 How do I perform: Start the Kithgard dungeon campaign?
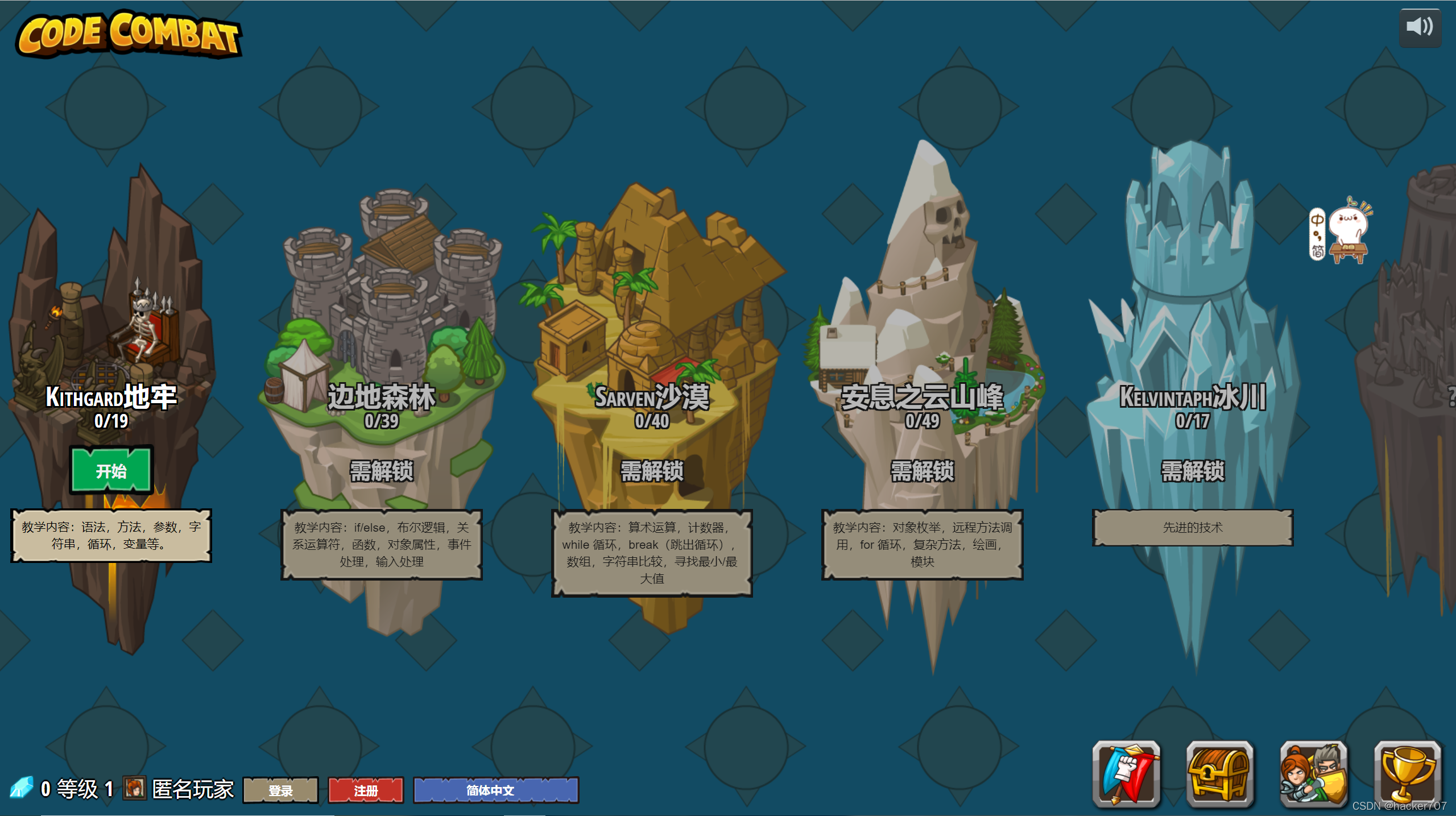tap(111, 471)
